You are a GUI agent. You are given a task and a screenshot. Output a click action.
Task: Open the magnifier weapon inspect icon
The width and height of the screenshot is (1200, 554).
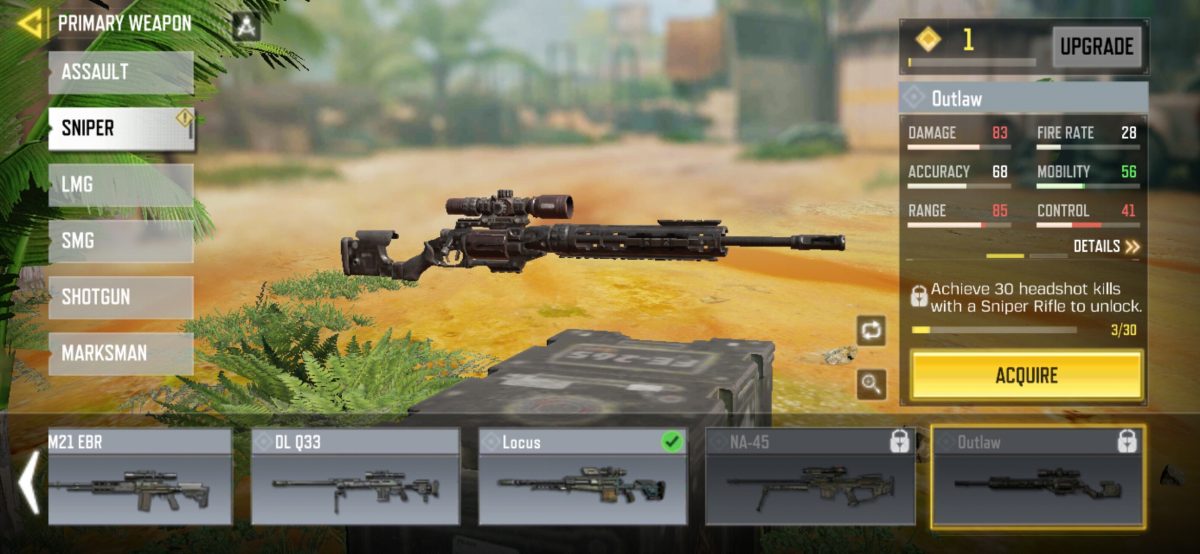871,383
